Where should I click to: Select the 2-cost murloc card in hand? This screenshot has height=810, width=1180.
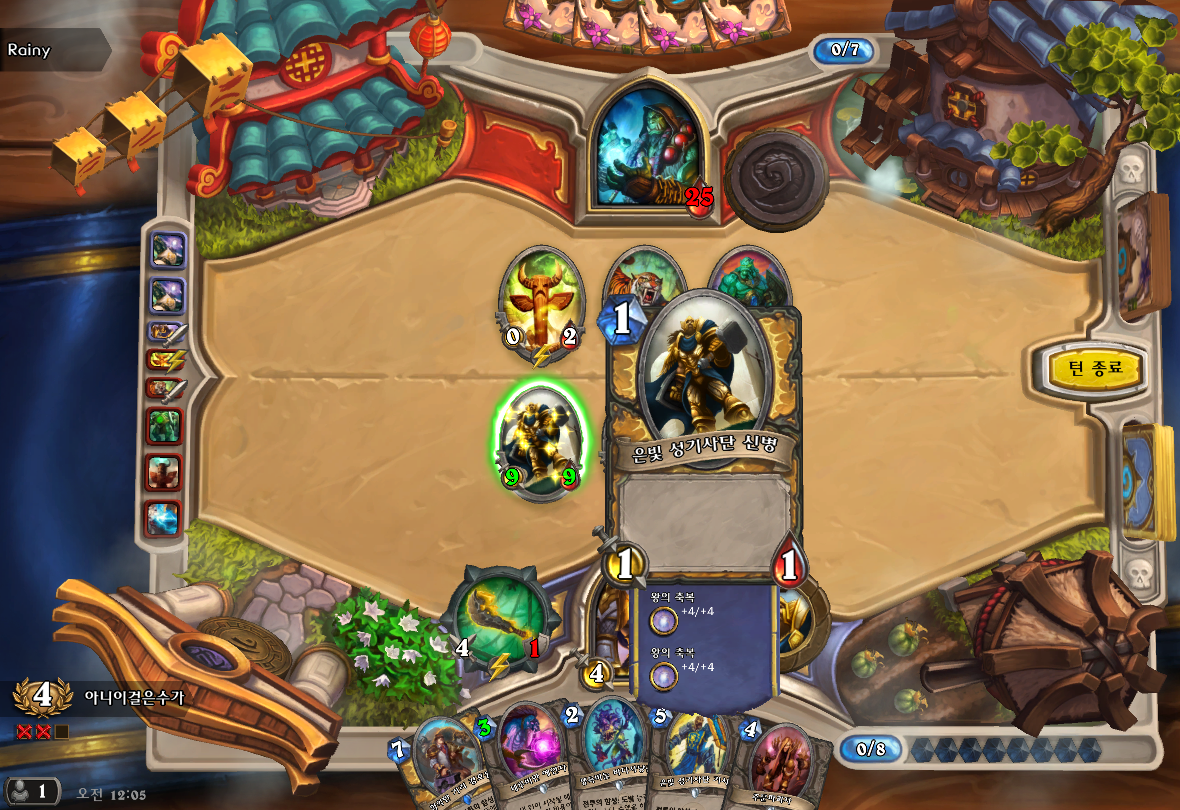click(612, 755)
